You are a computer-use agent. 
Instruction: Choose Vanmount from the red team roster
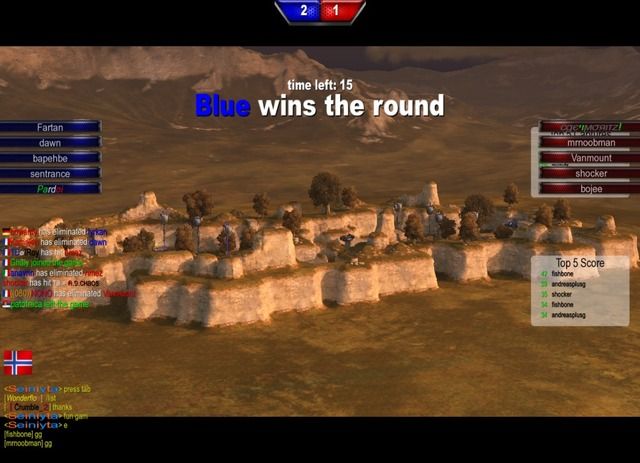(x=590, y=158)
